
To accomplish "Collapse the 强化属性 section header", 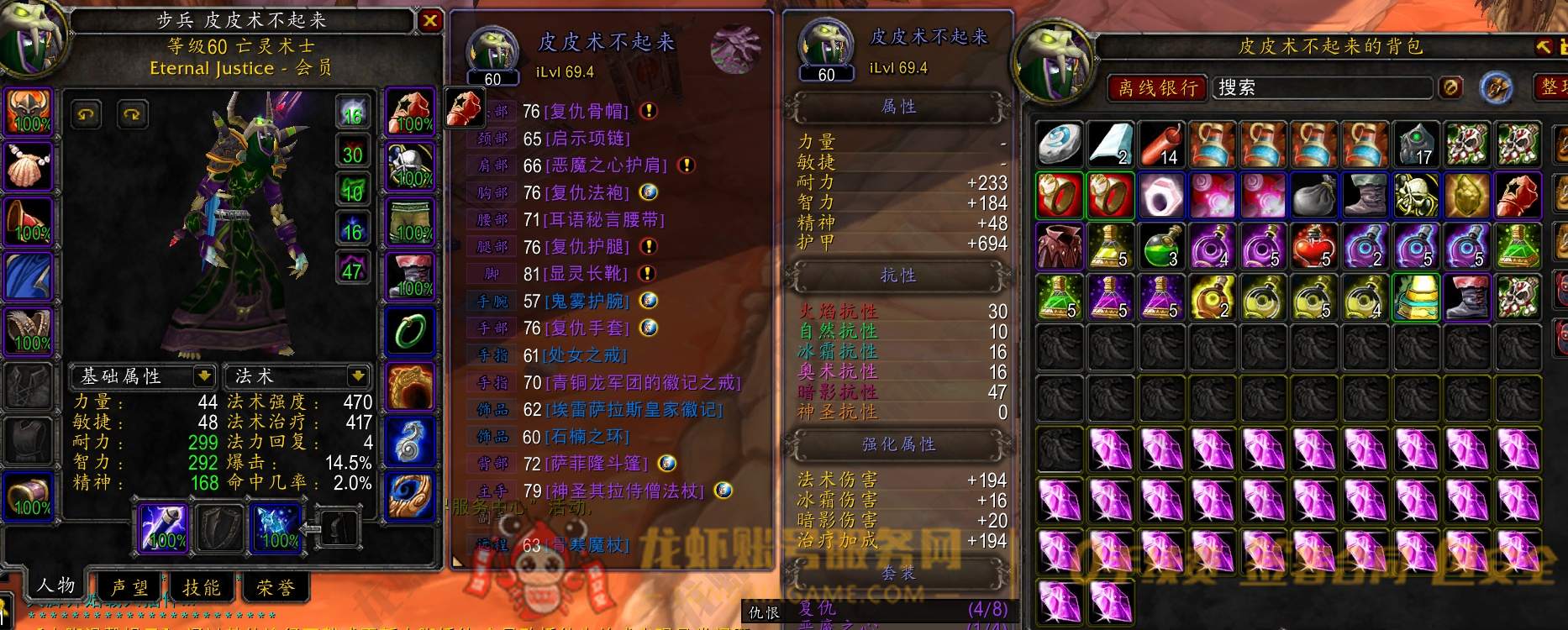I will pyautogui.click(x=899, y=445).
